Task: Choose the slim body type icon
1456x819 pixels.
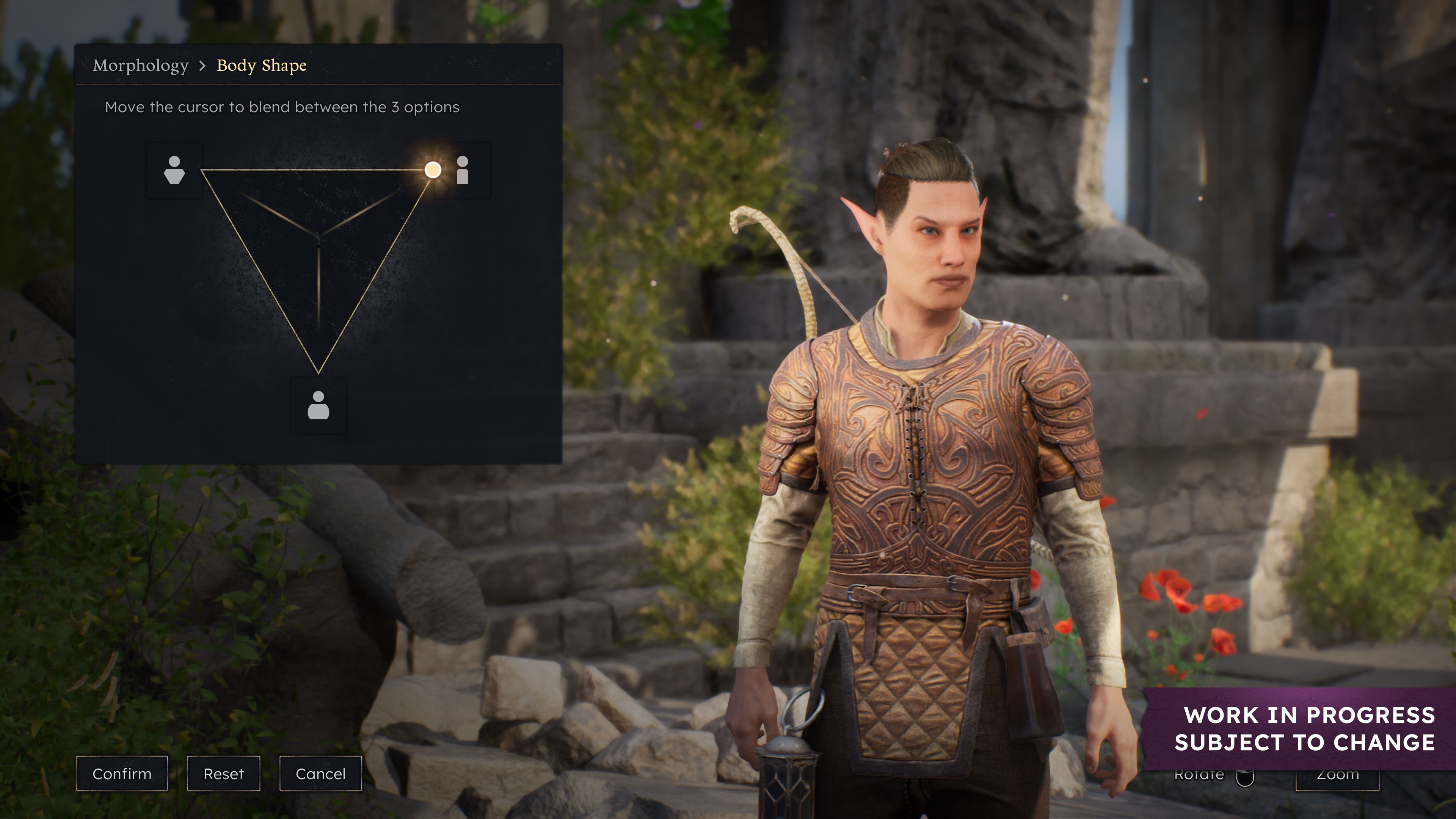Action: pyautogui.click(x=462, y=170)
